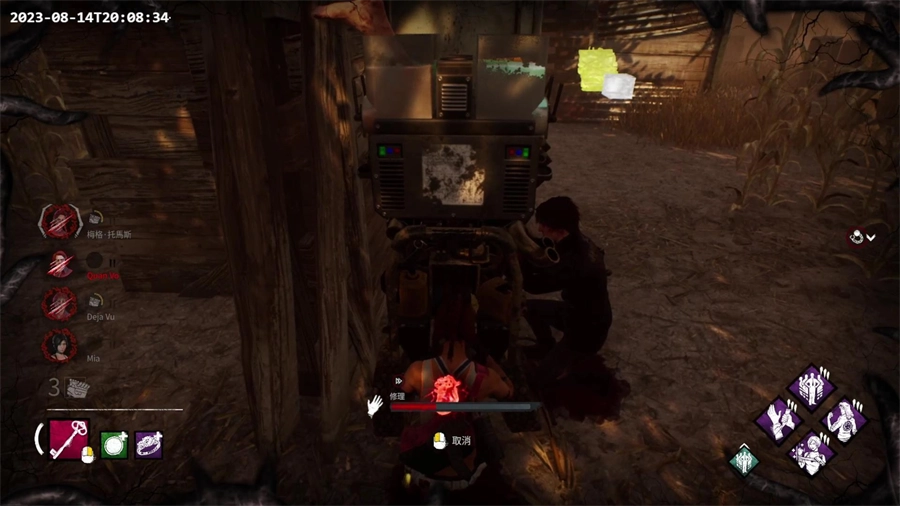Select the top survivor portrait with hexagon frame
Viewport: 900px width, 506px height.
(60, 221)
